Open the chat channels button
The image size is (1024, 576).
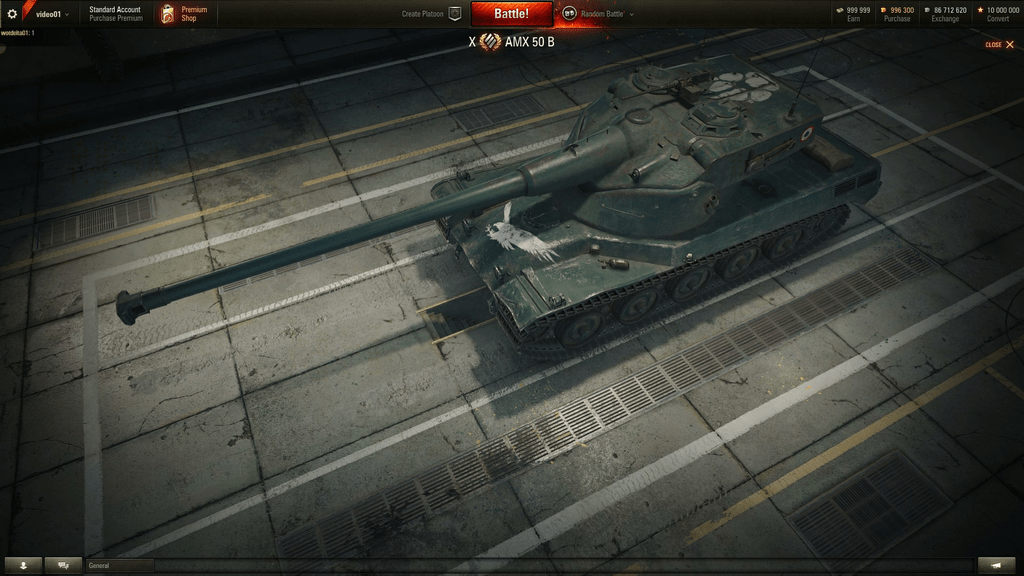(x=64, y=565)
